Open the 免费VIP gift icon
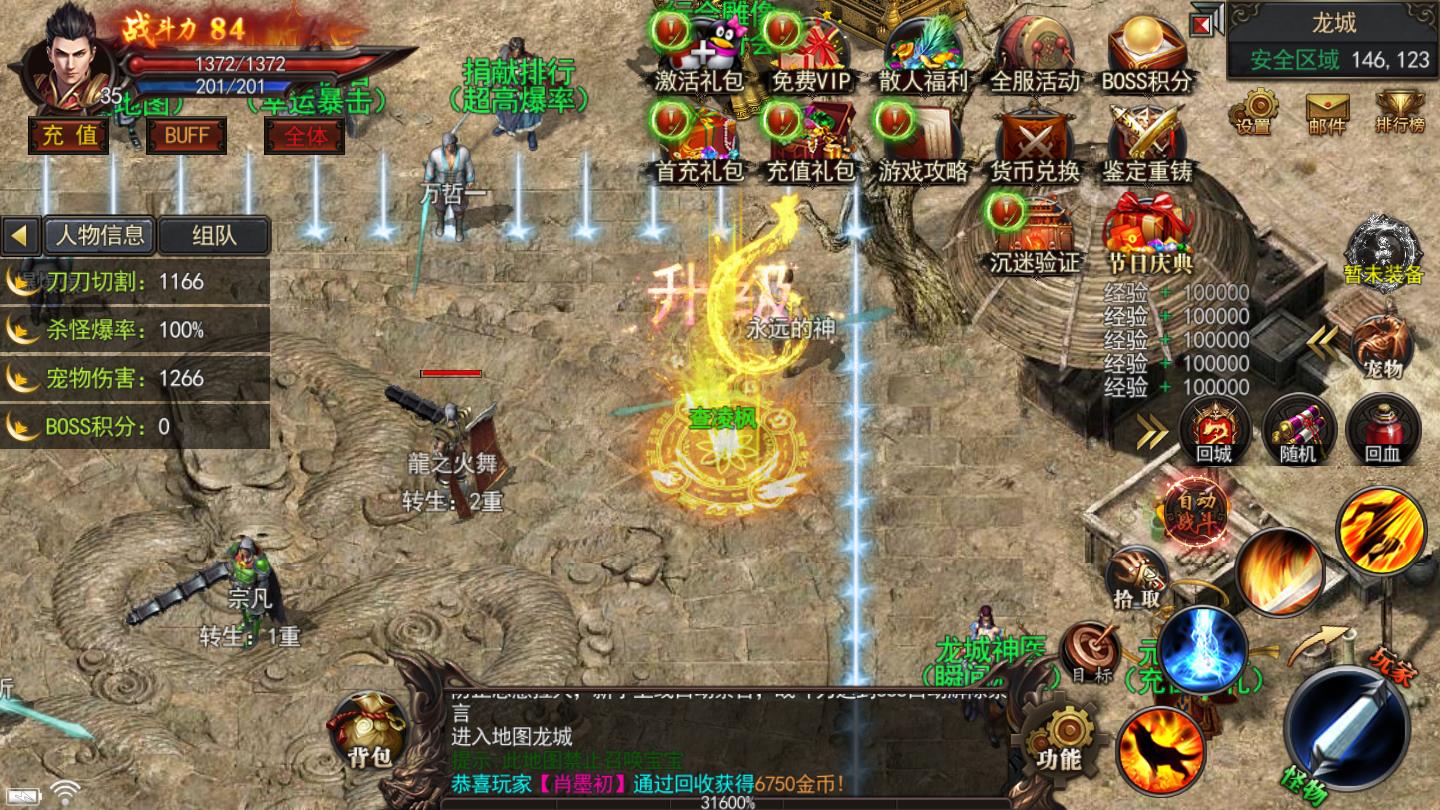Image resolution: width=1440 pixels, height=810 pixels. point(812,45)
